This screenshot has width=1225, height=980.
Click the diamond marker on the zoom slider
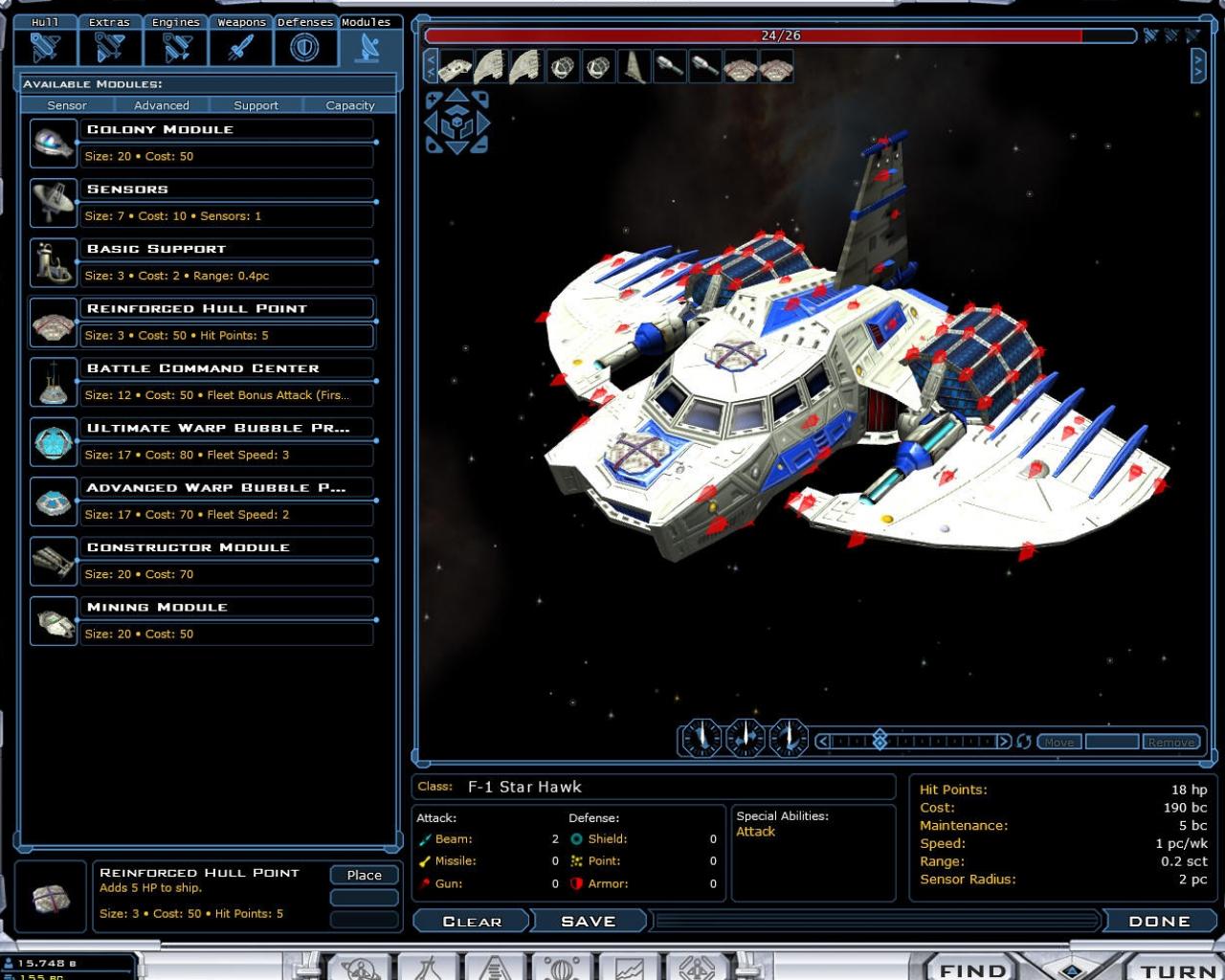coord(880,740)
